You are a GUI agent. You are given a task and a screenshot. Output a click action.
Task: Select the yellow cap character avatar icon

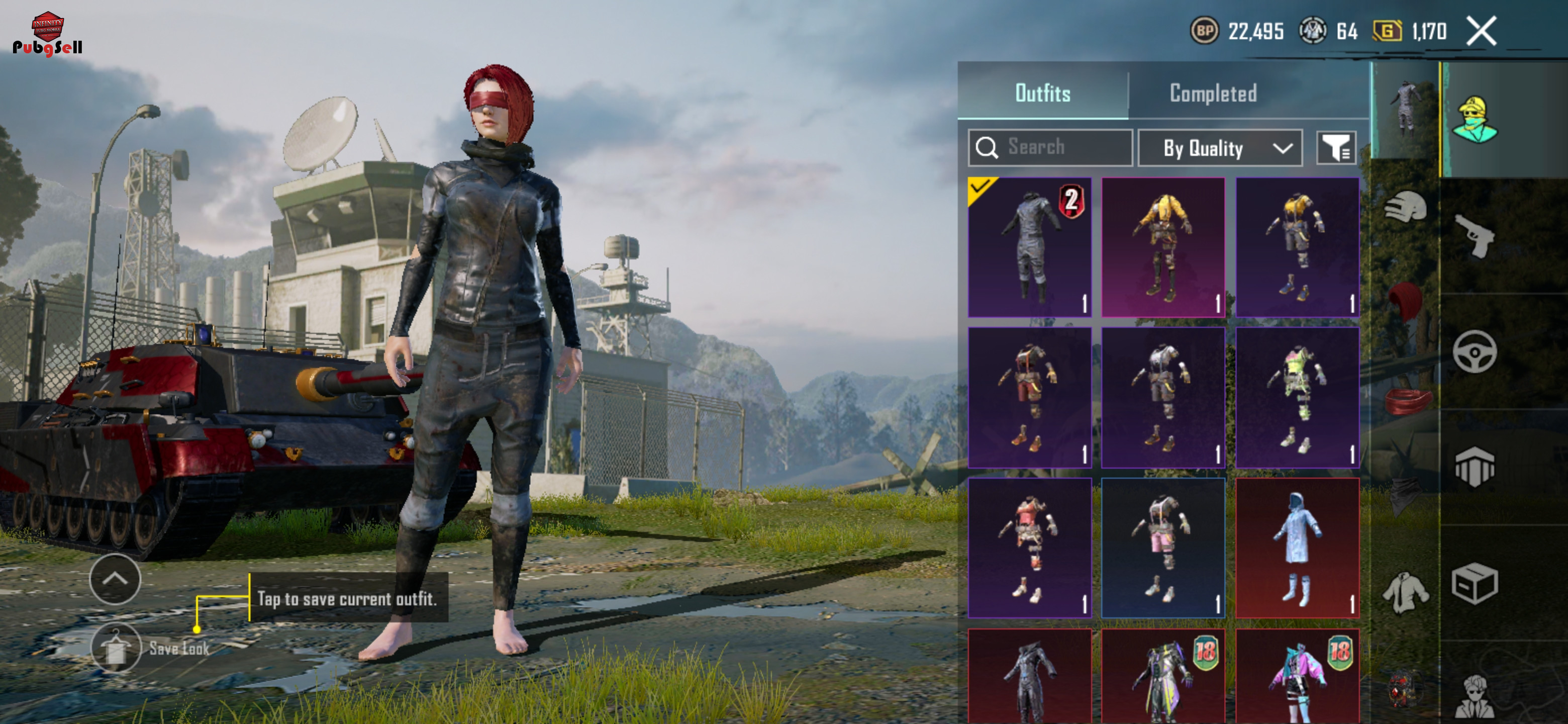[x=1474, y=120]
